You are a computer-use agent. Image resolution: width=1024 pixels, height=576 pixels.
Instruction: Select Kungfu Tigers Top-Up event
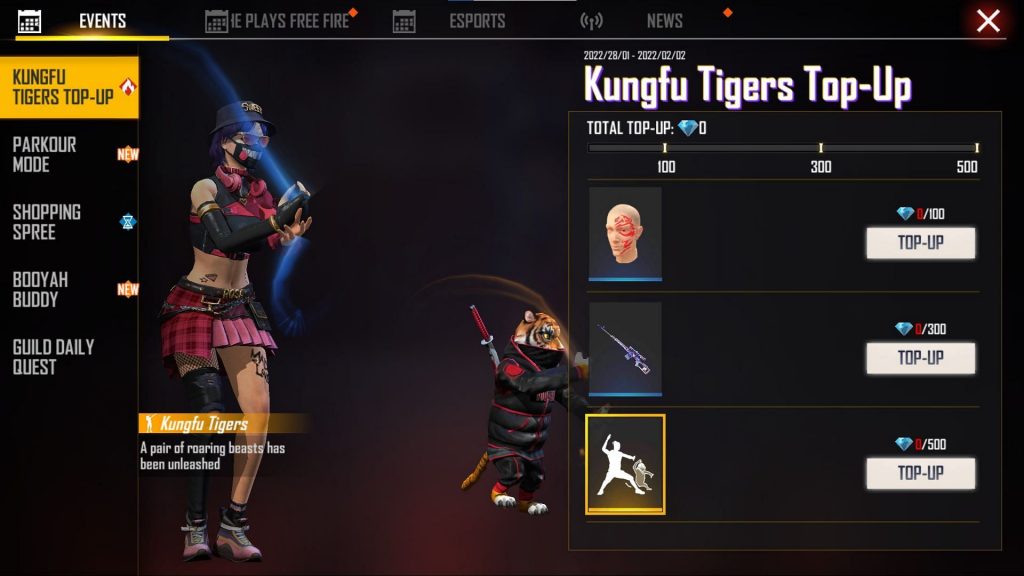click(66, 88)
